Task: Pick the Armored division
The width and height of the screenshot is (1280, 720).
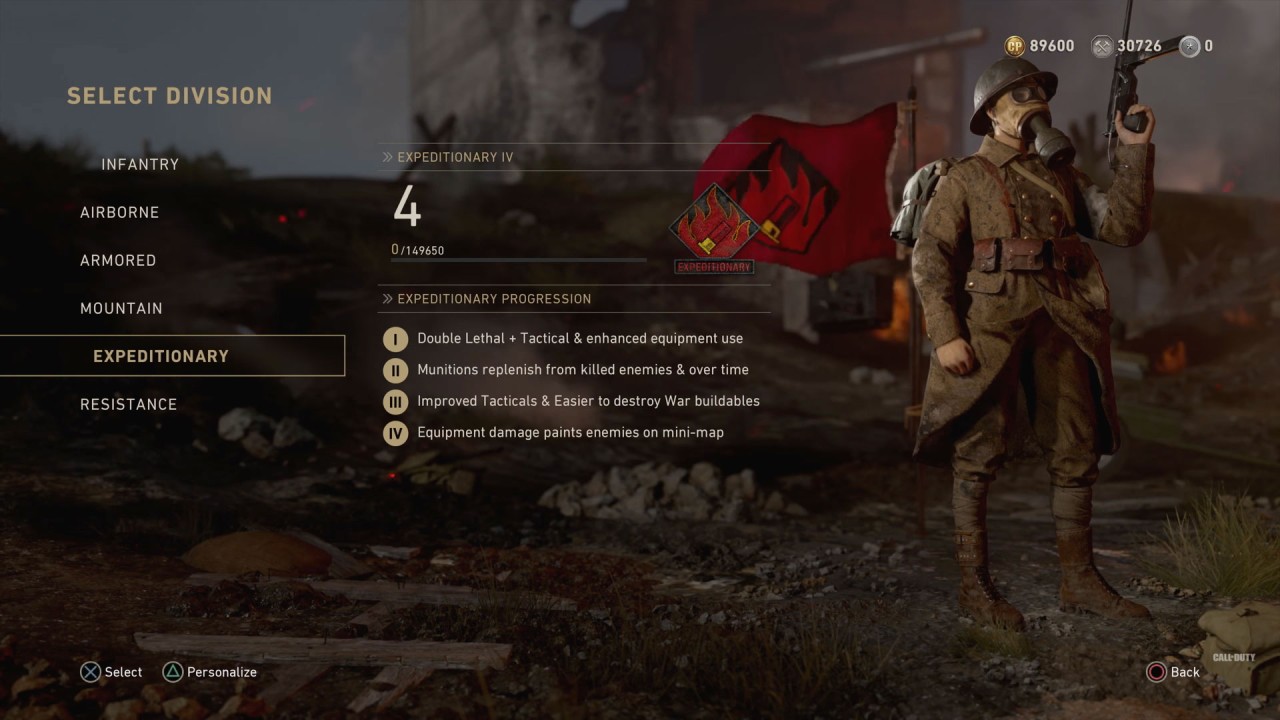Action: point(118,260)
